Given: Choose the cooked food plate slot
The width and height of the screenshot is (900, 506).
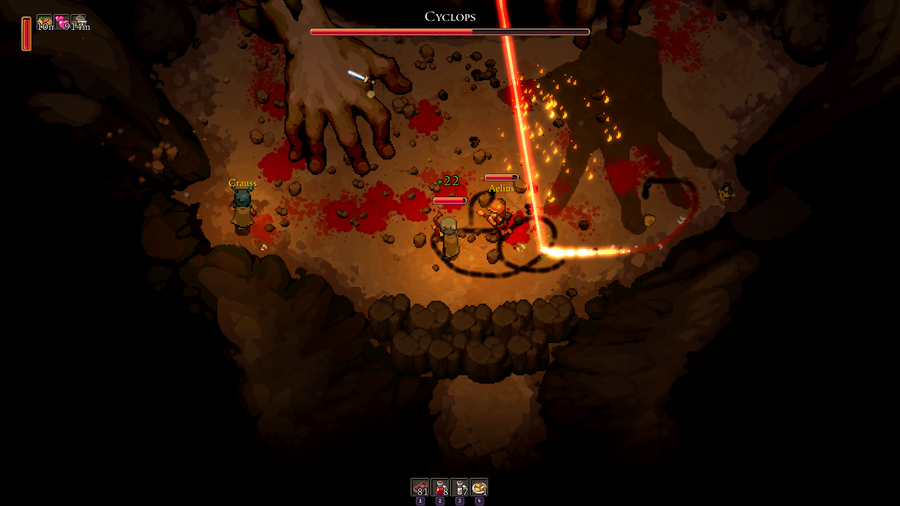Looking at the screenshot, I should tap(479, 487).
